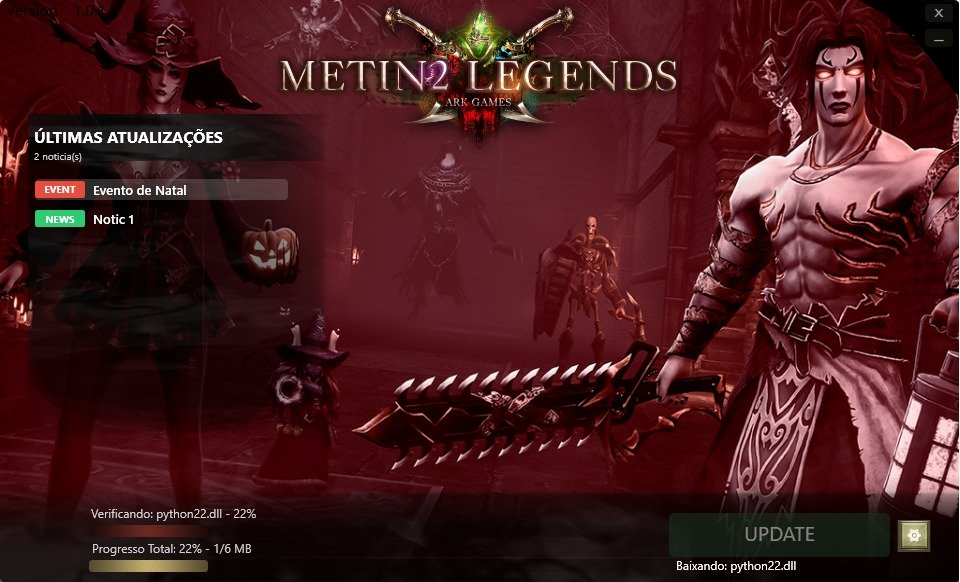Minimize the launcher window
This screenshot has width=960, height=582.
point(937,38)
